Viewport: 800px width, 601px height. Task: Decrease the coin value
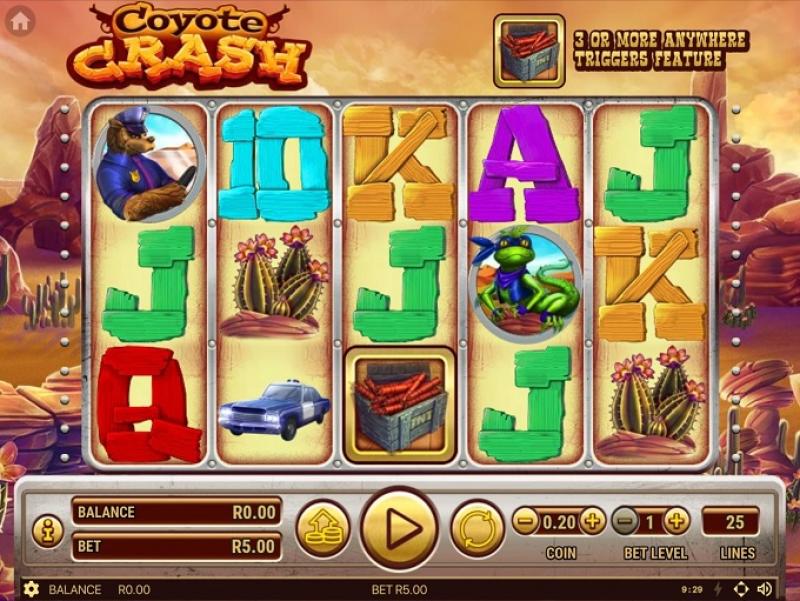[x=526, y=520]
